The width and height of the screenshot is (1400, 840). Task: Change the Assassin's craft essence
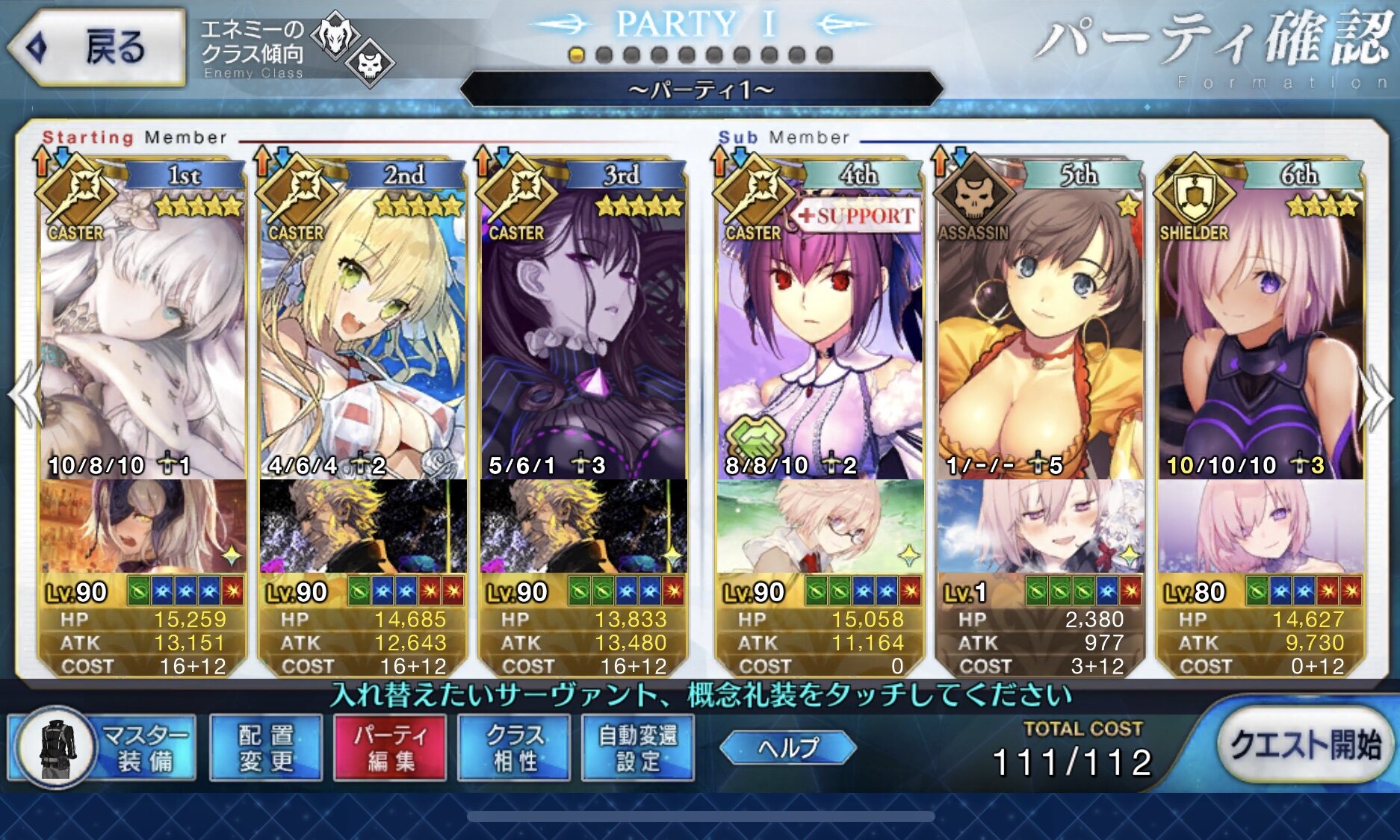[1040, 526]
